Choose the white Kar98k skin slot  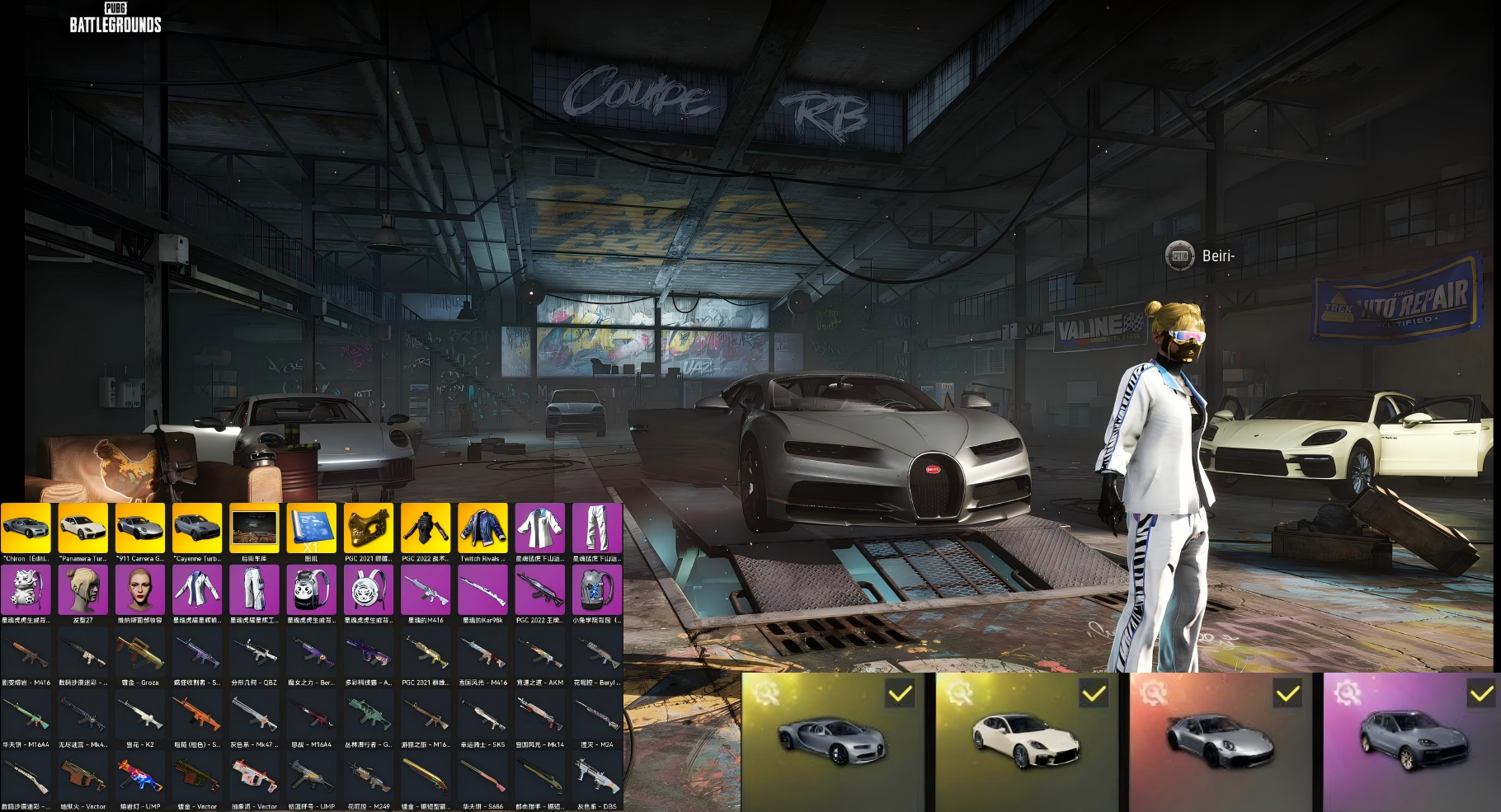point(482,590)
